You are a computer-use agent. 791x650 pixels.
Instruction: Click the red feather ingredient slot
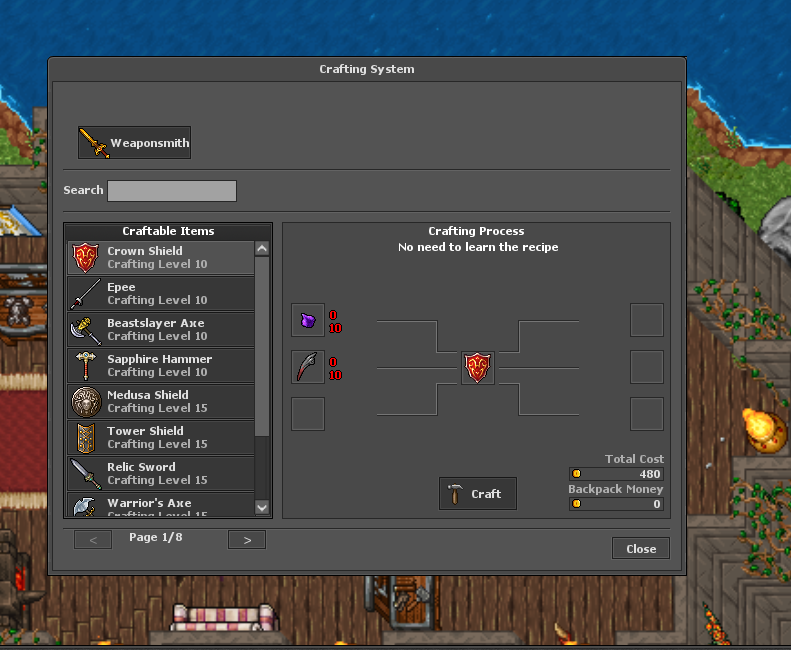coord(308,367)
